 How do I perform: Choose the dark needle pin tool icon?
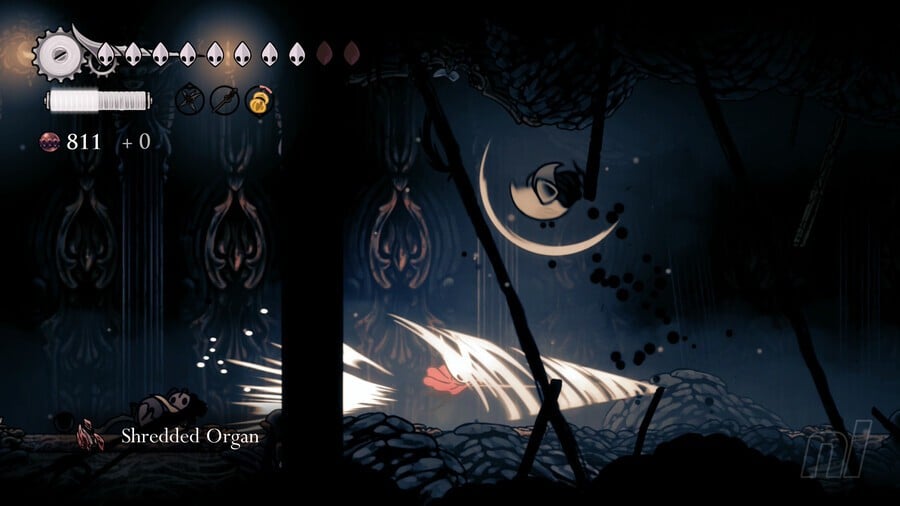tap(224, 100)
